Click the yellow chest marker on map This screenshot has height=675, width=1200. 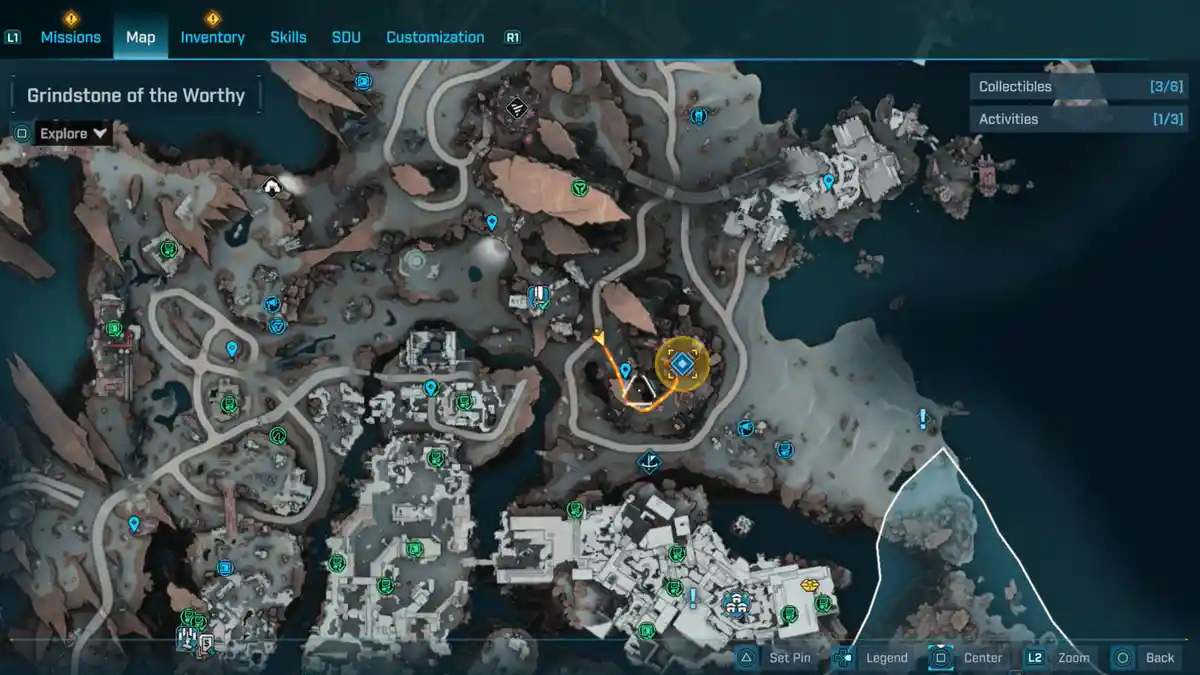coord(810,585)
